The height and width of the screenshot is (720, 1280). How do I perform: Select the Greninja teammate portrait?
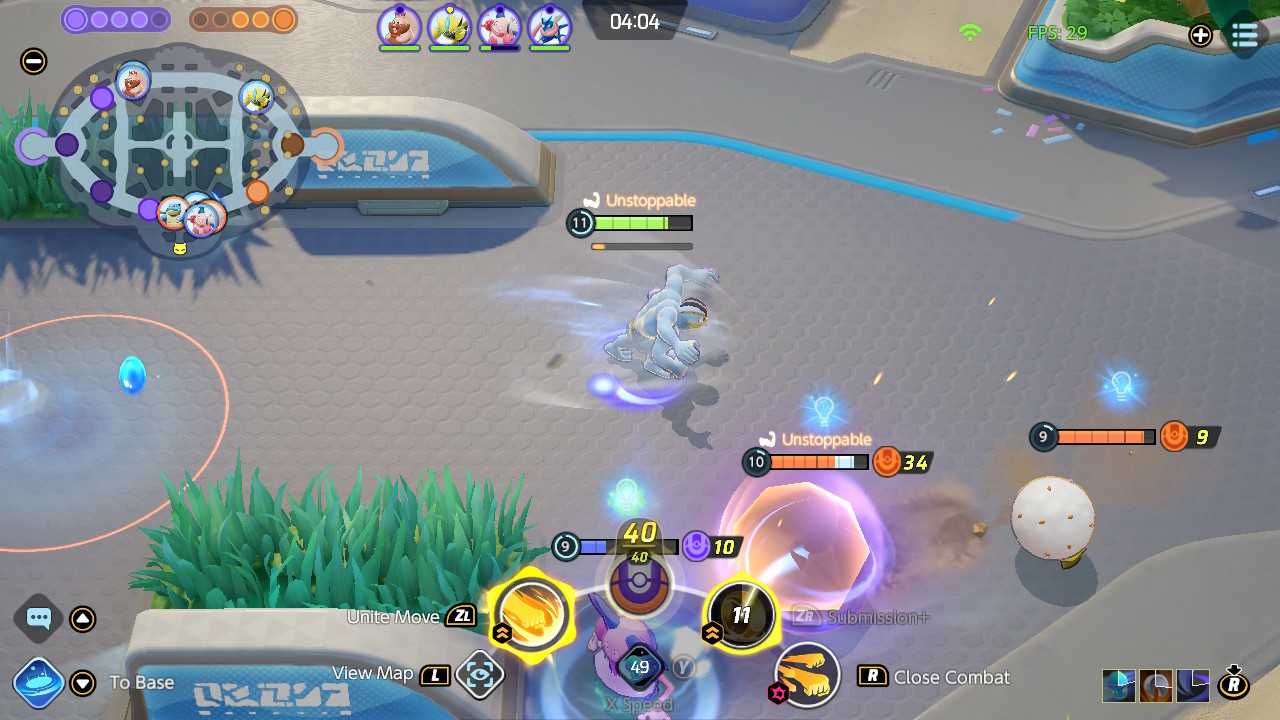pyautogui.click(x=548, y=26)
